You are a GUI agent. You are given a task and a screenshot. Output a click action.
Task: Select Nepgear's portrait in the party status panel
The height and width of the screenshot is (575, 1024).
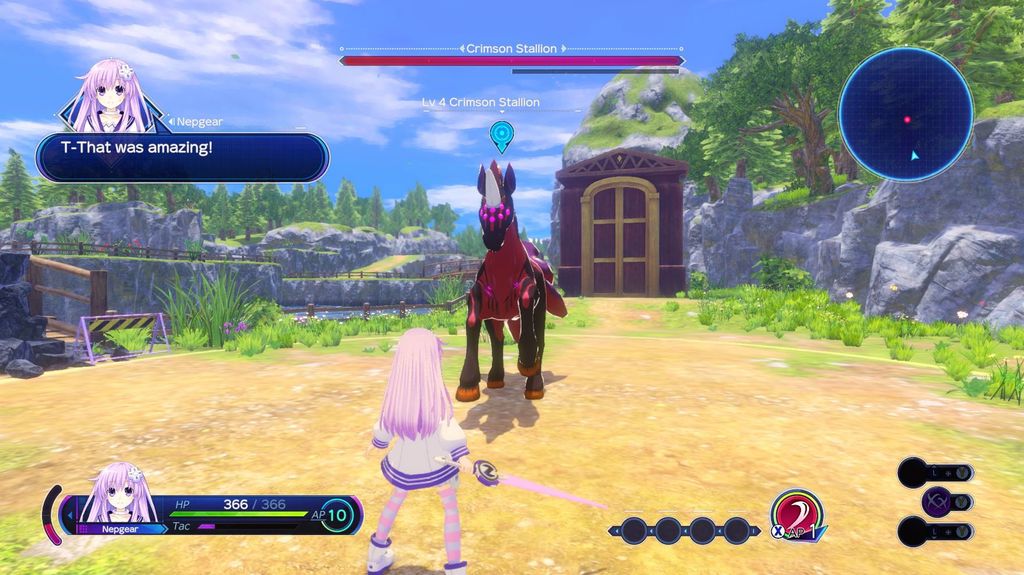[x=118, y=497]
